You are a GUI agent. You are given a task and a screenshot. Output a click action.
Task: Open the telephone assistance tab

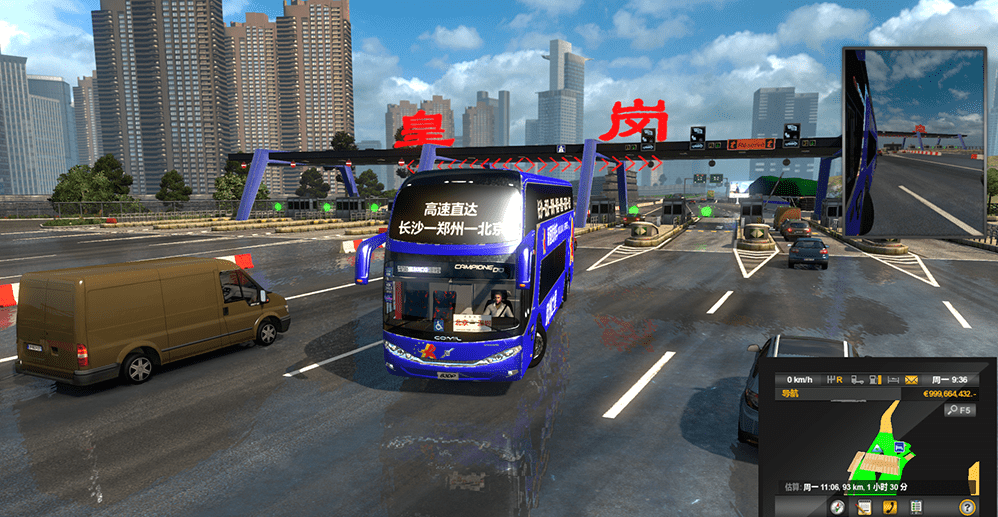click(x=889, y=507)
